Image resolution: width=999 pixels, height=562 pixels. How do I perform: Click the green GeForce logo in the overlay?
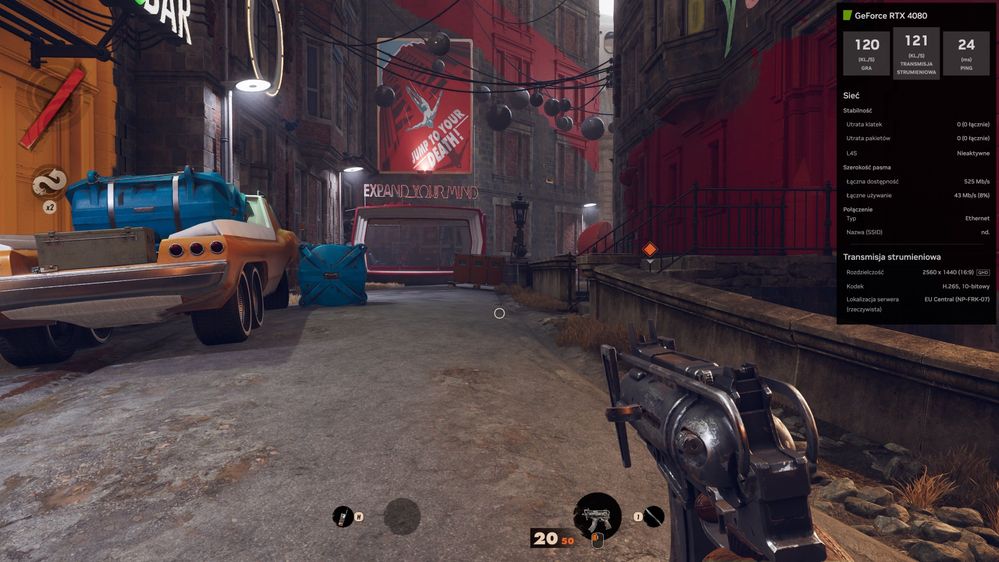[847, 16]
